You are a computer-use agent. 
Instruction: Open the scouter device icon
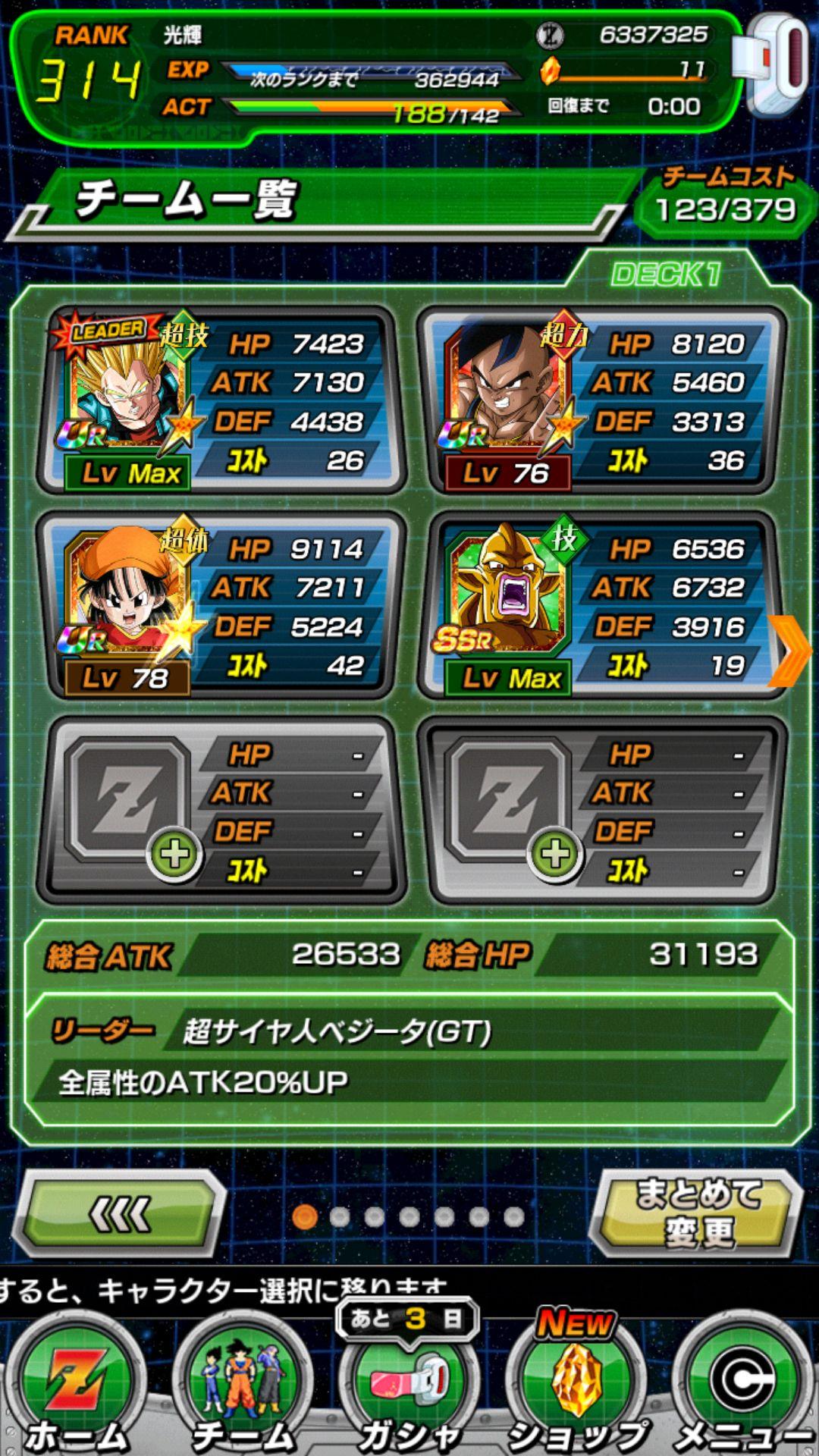tap(775, 64)
